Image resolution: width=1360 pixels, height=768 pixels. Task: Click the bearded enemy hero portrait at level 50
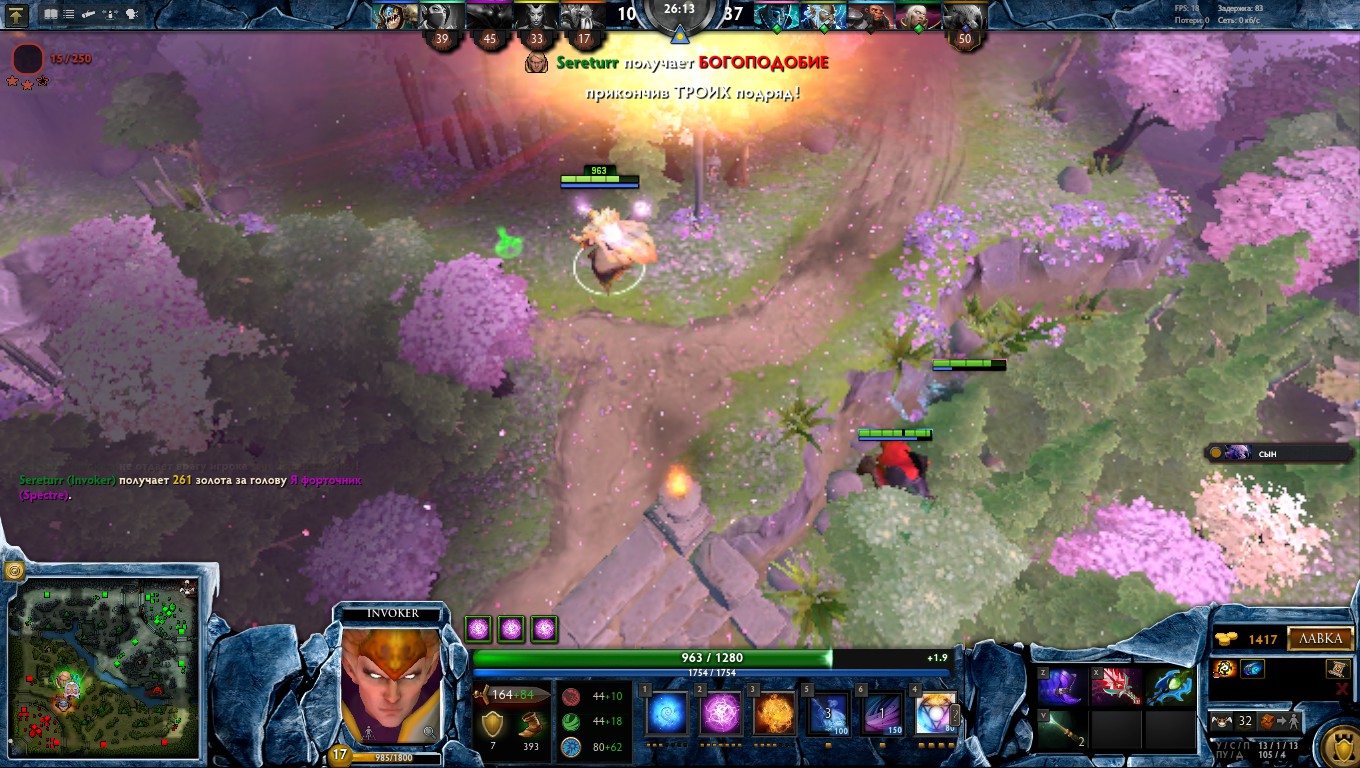964,17
